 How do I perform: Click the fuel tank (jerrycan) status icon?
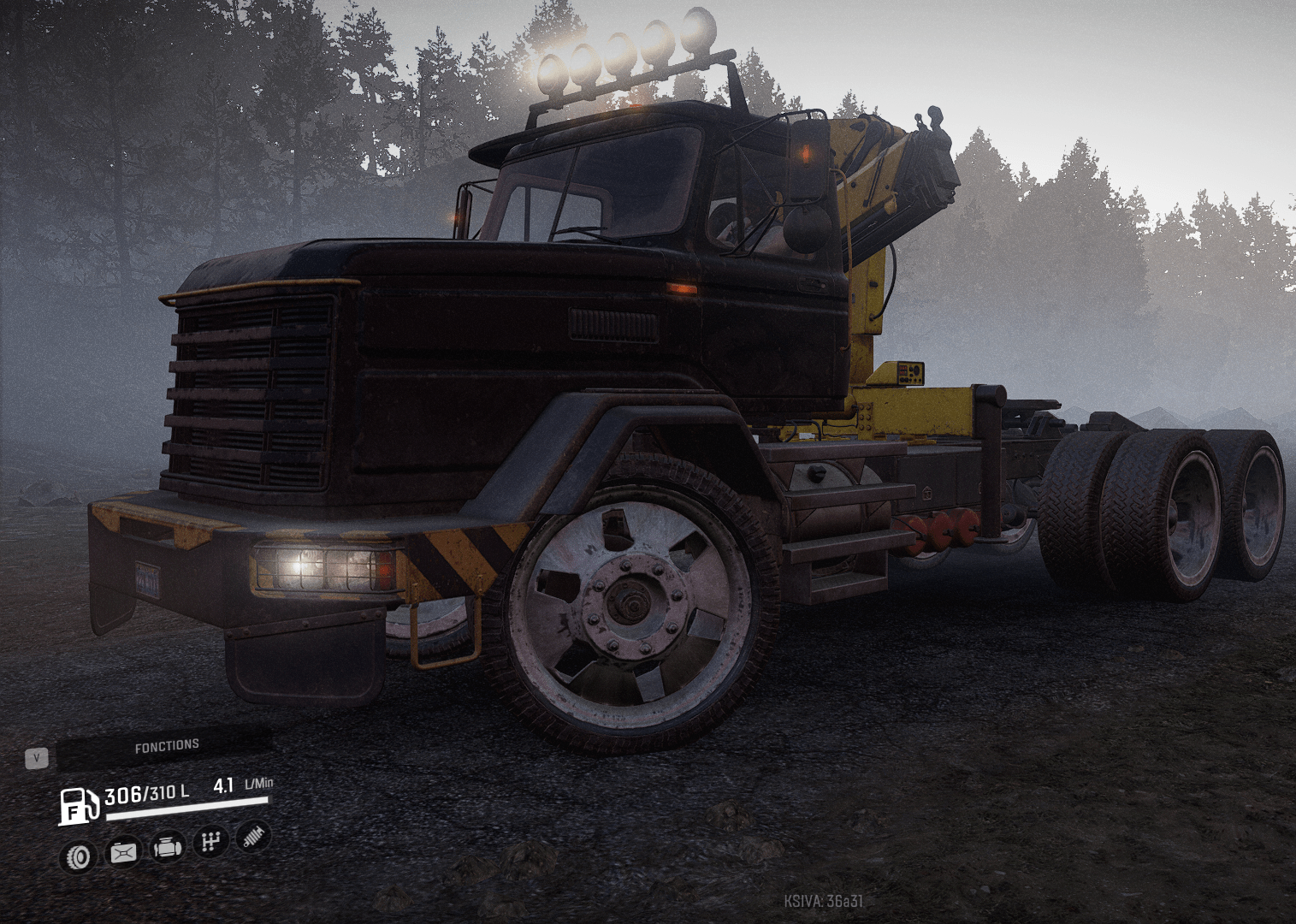coord(123,852)
